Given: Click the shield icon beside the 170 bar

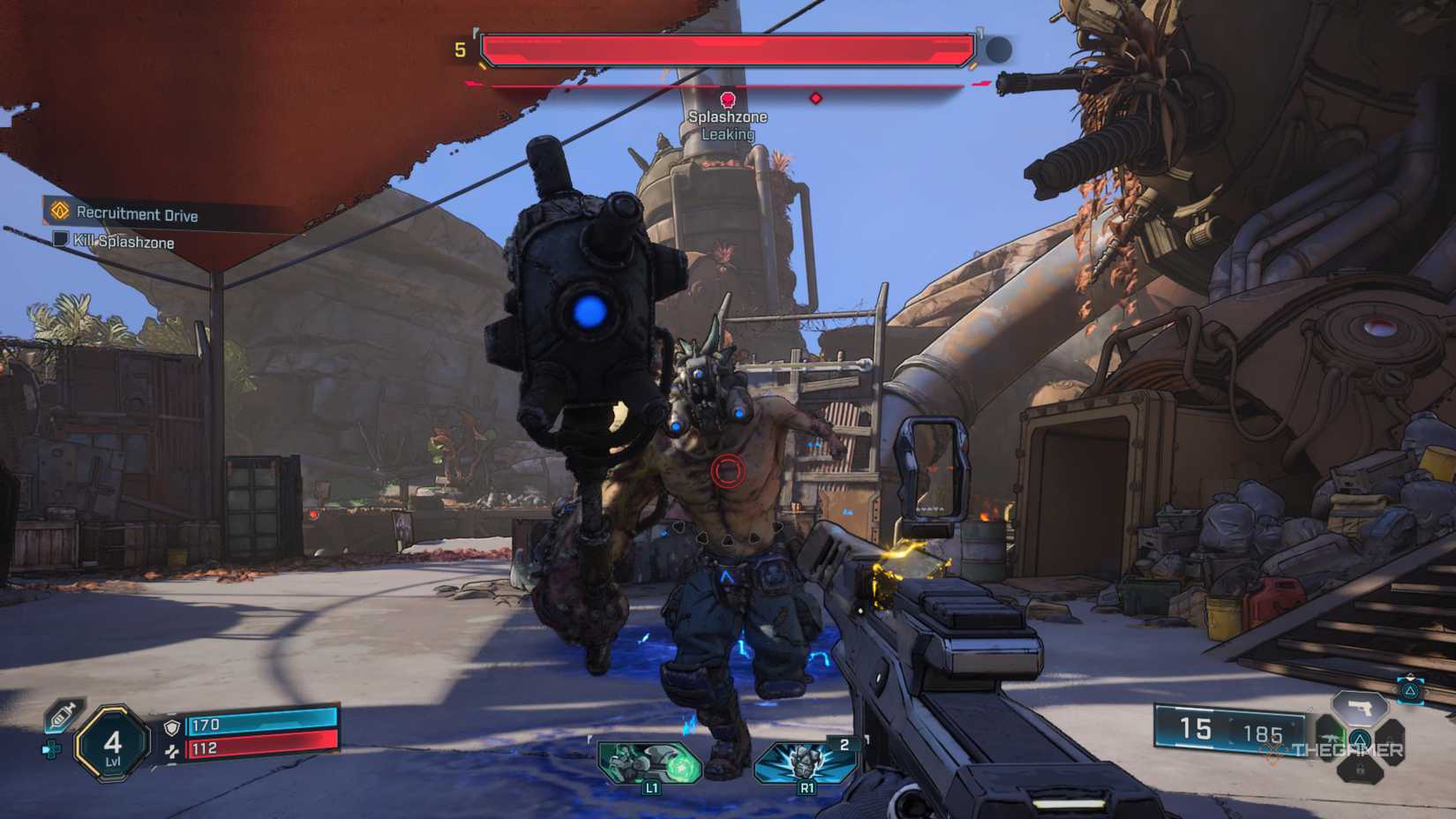Looking at the screenshot, I should click(x=171, y=726).
